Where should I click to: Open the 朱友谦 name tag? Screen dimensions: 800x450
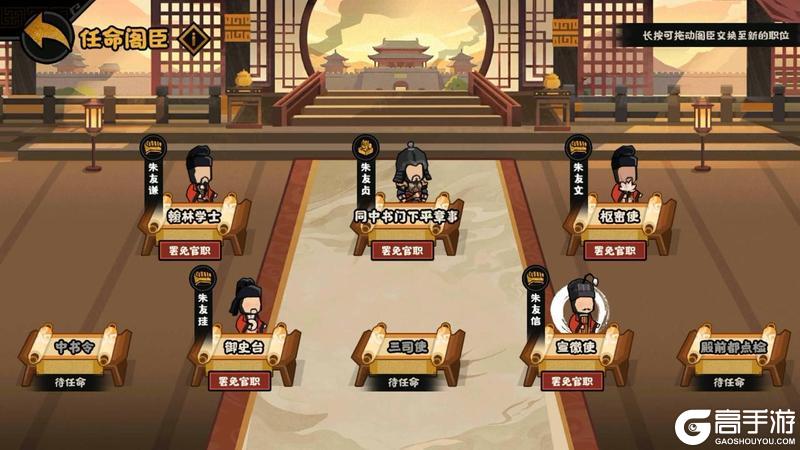click(154, 175)
